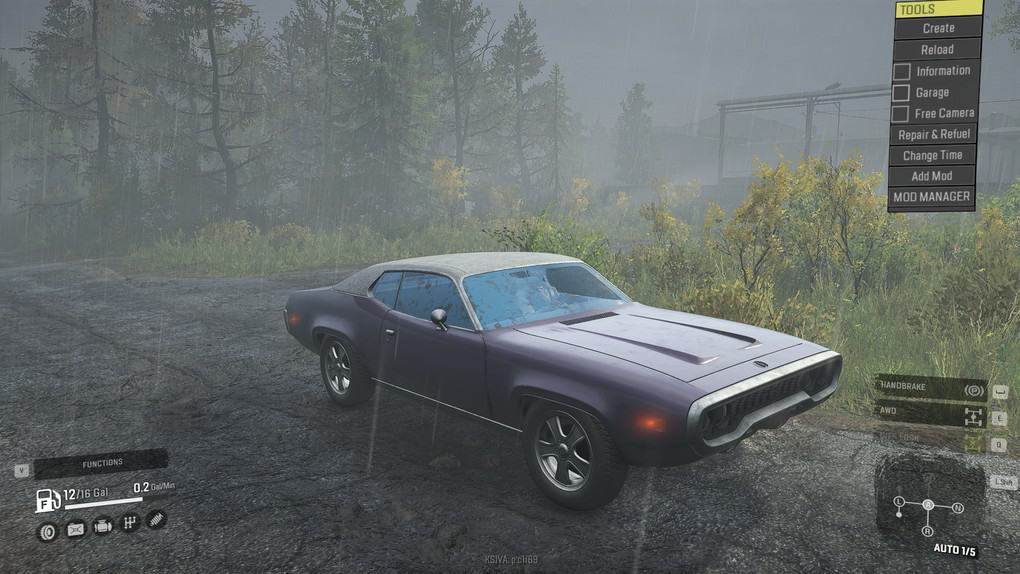Image resolution: width=1020 pixels, height=574 pixels.
Task: Choose Repair & Refuel
Action: pos(933,134)
